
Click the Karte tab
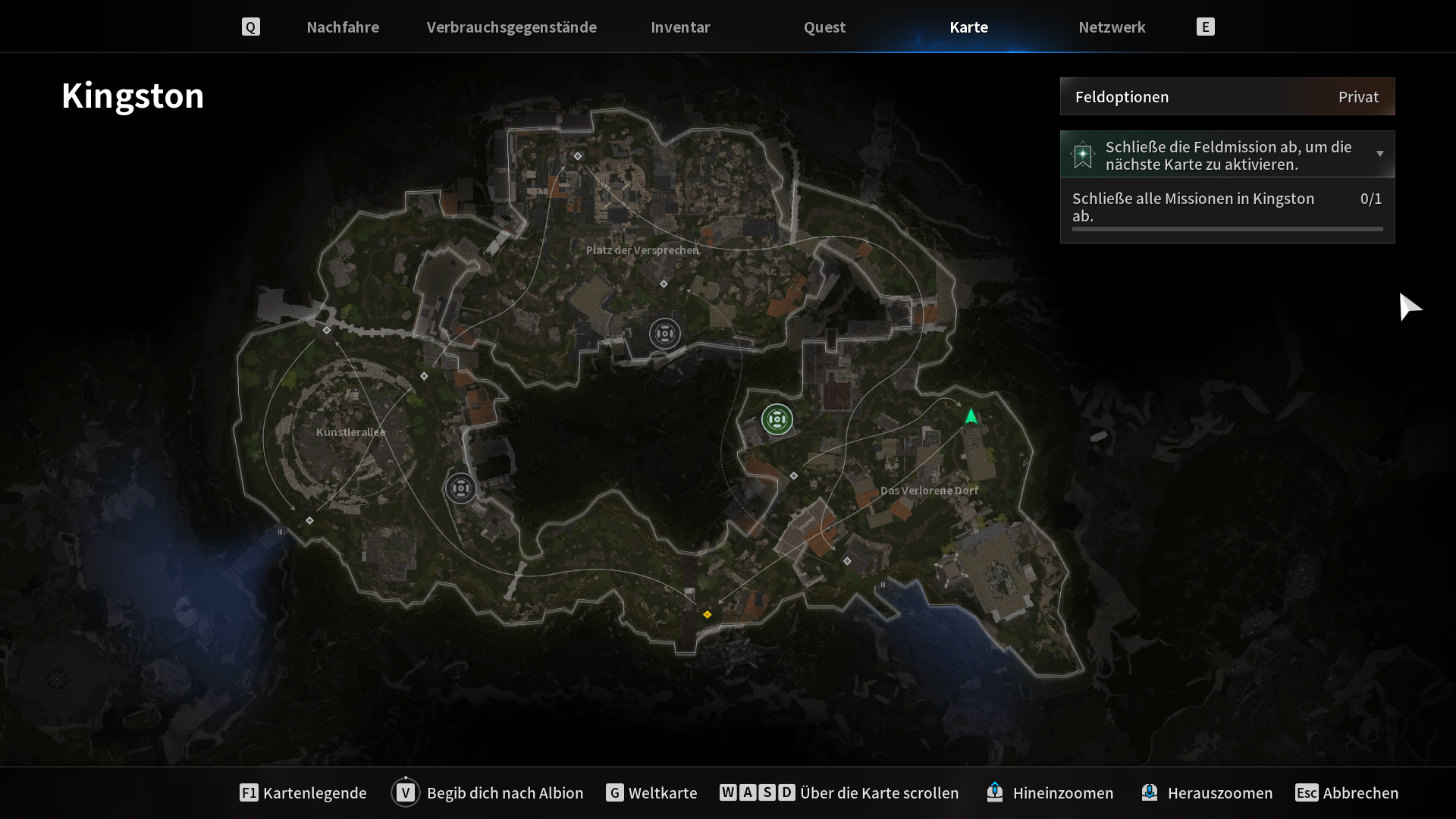(x=968, y=27)
